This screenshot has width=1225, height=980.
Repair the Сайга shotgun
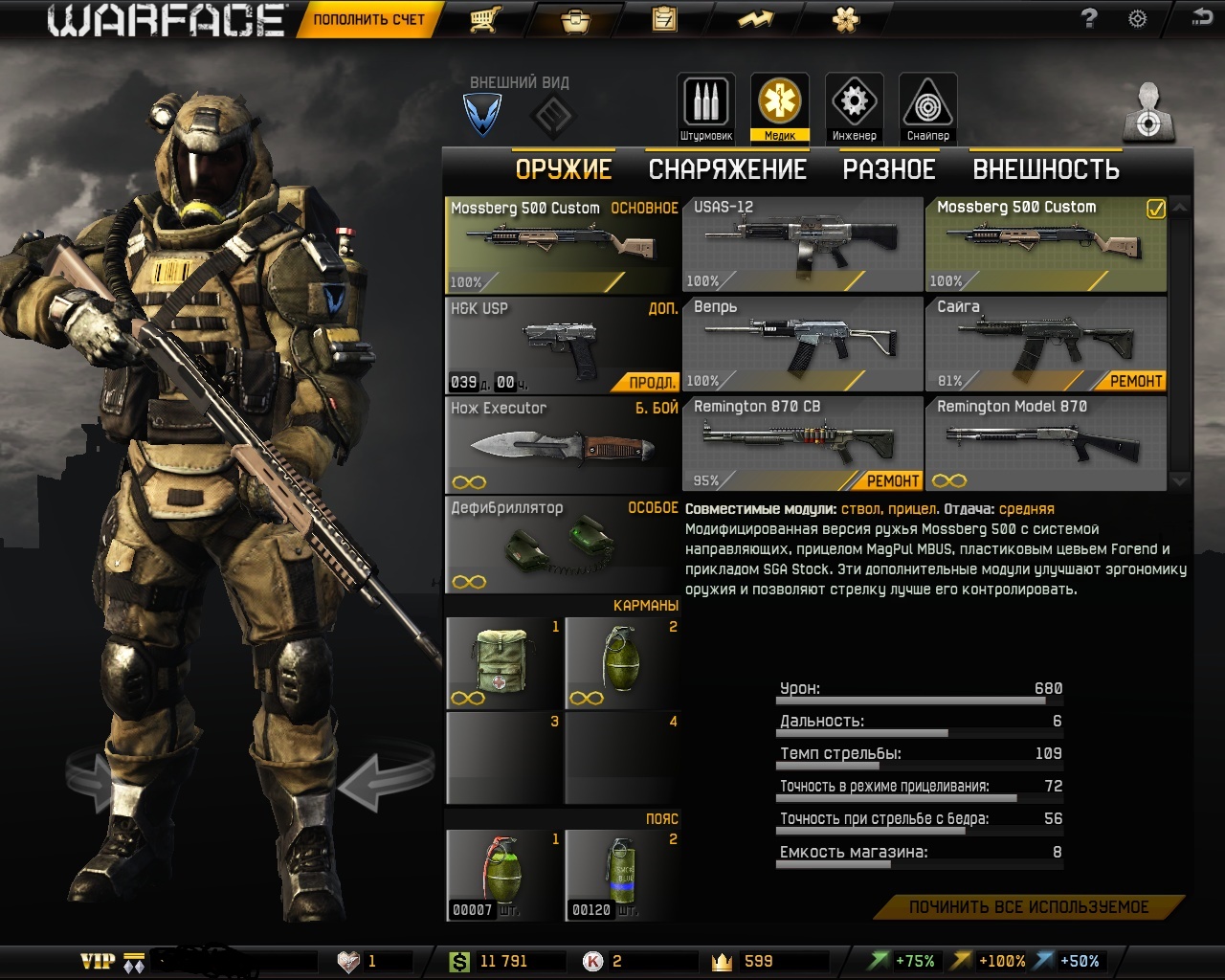[1135, 381]
